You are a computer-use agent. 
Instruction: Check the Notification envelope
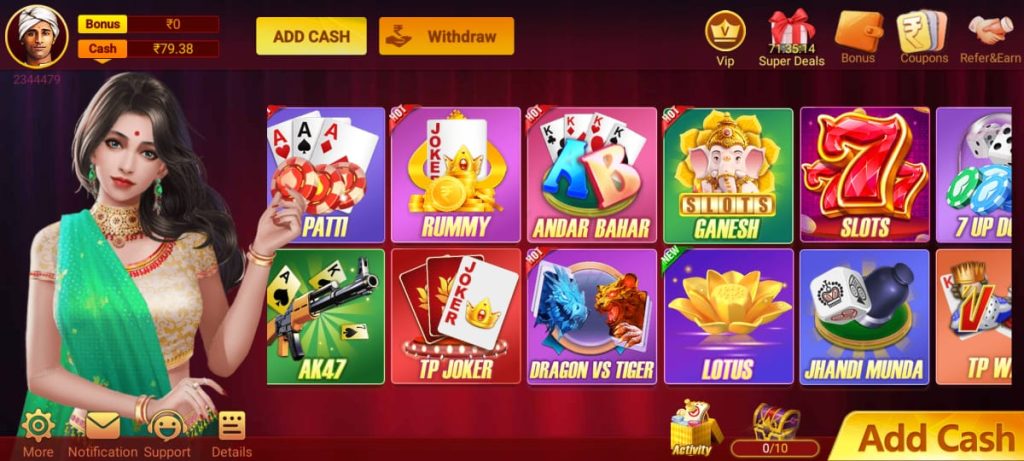102,432
